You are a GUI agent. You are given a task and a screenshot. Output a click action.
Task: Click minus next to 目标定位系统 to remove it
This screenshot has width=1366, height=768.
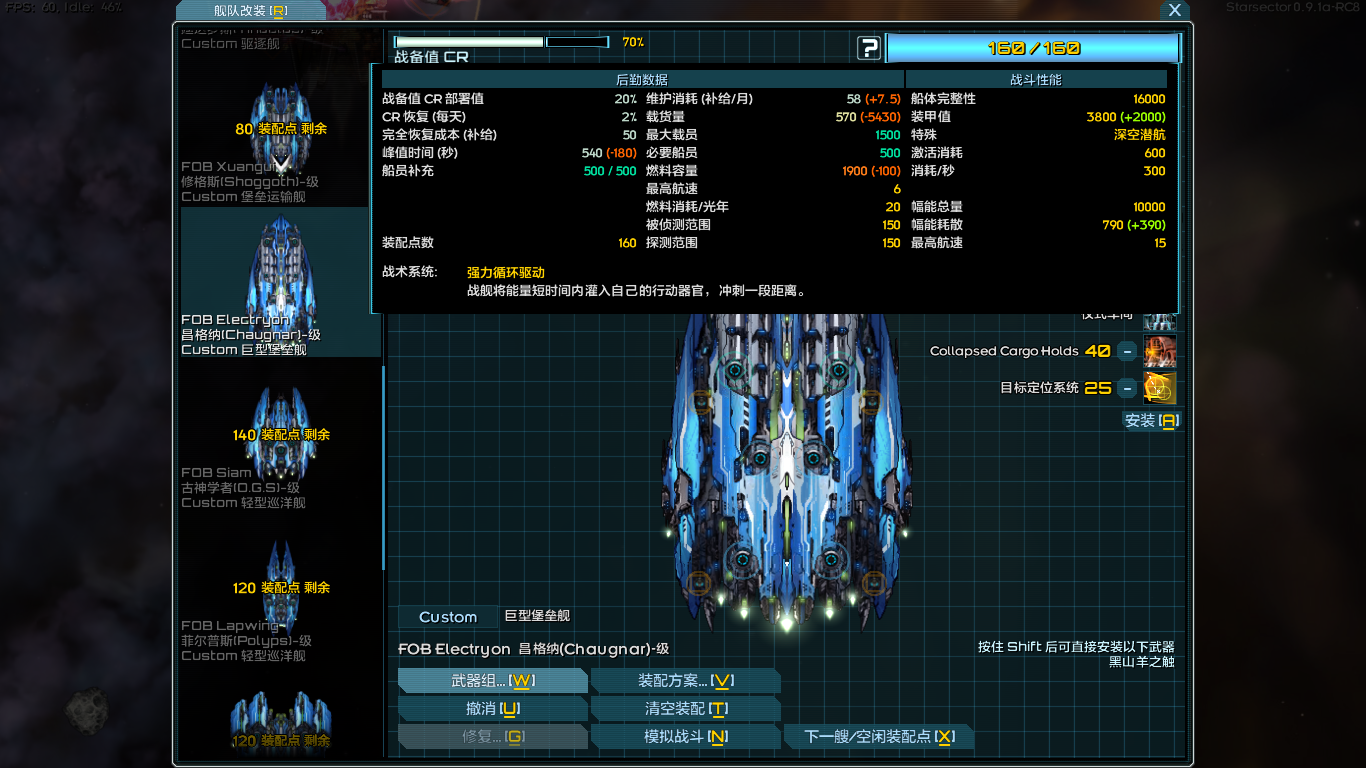1128,388
